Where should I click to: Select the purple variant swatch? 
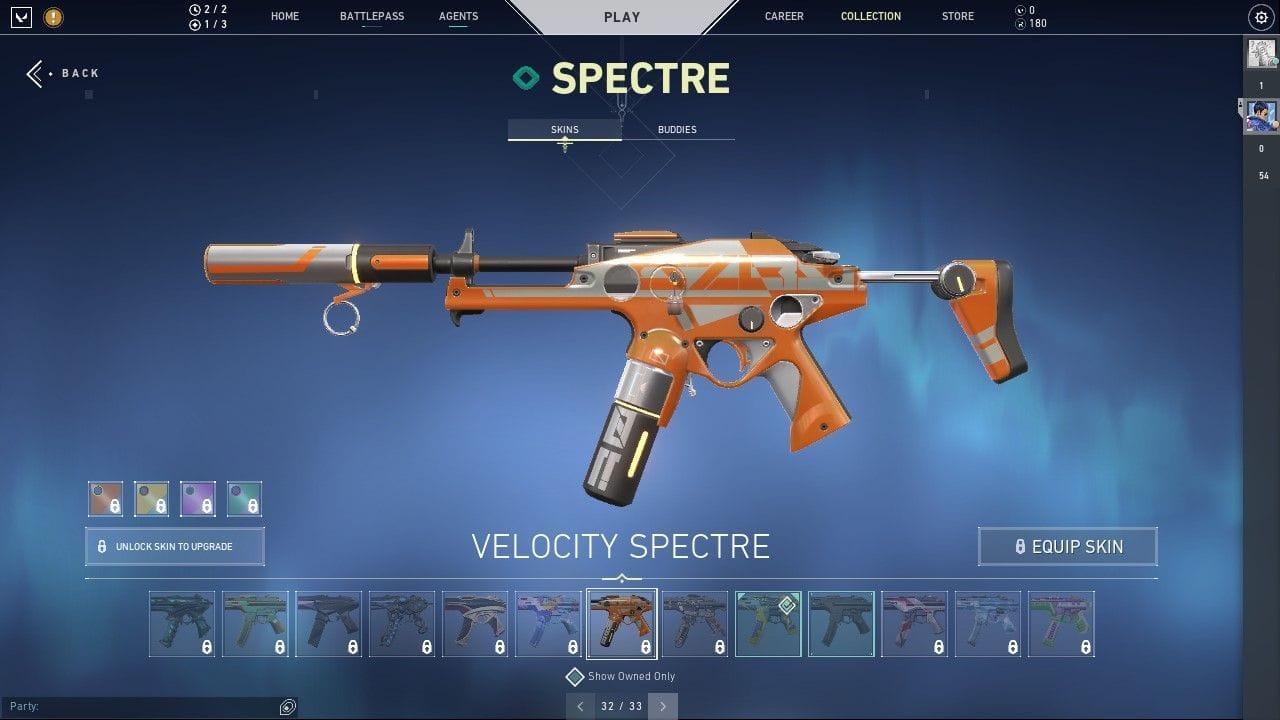197,498
